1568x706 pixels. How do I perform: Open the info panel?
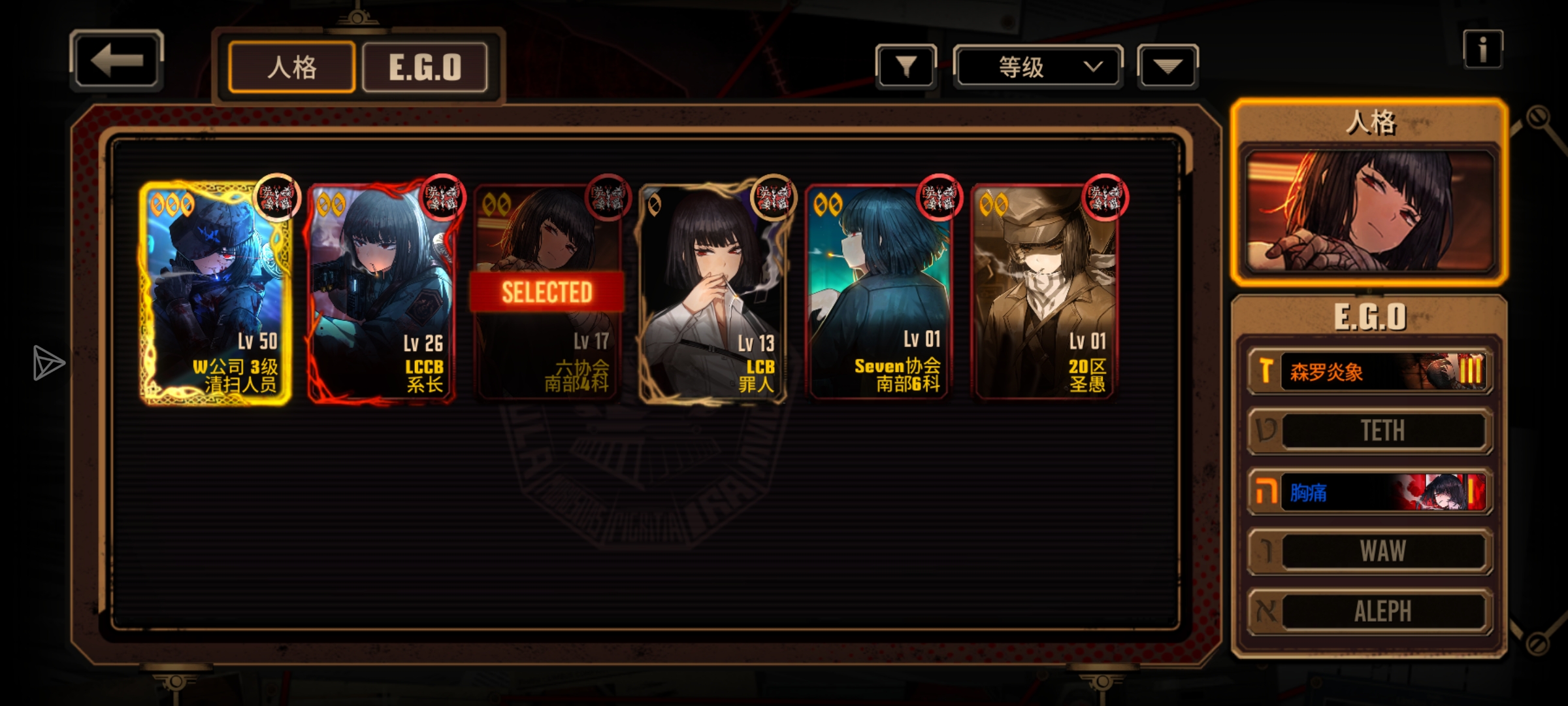pyautogui.click(x=1482, y=50)
